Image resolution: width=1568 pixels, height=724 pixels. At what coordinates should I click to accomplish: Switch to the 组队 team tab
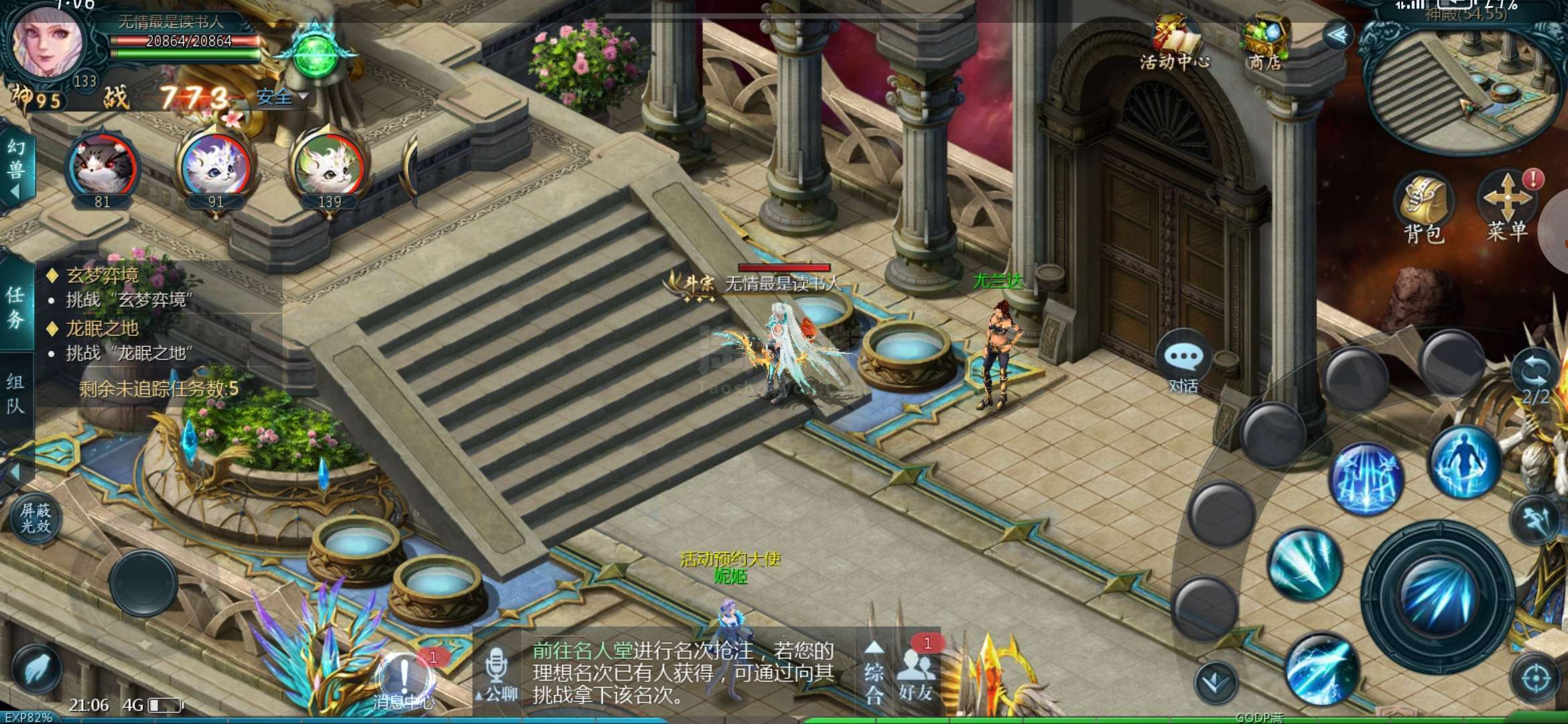coord(15,394)
